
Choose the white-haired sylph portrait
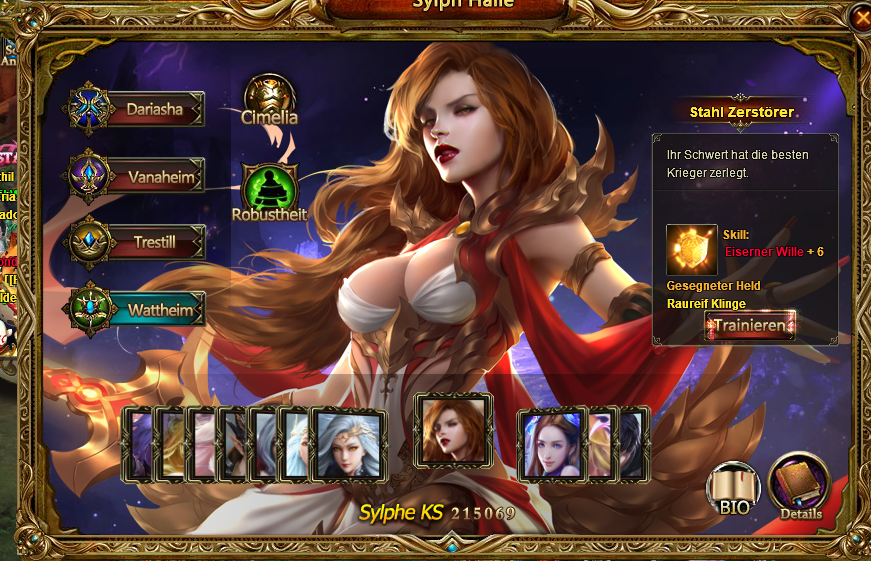(349, 444)
